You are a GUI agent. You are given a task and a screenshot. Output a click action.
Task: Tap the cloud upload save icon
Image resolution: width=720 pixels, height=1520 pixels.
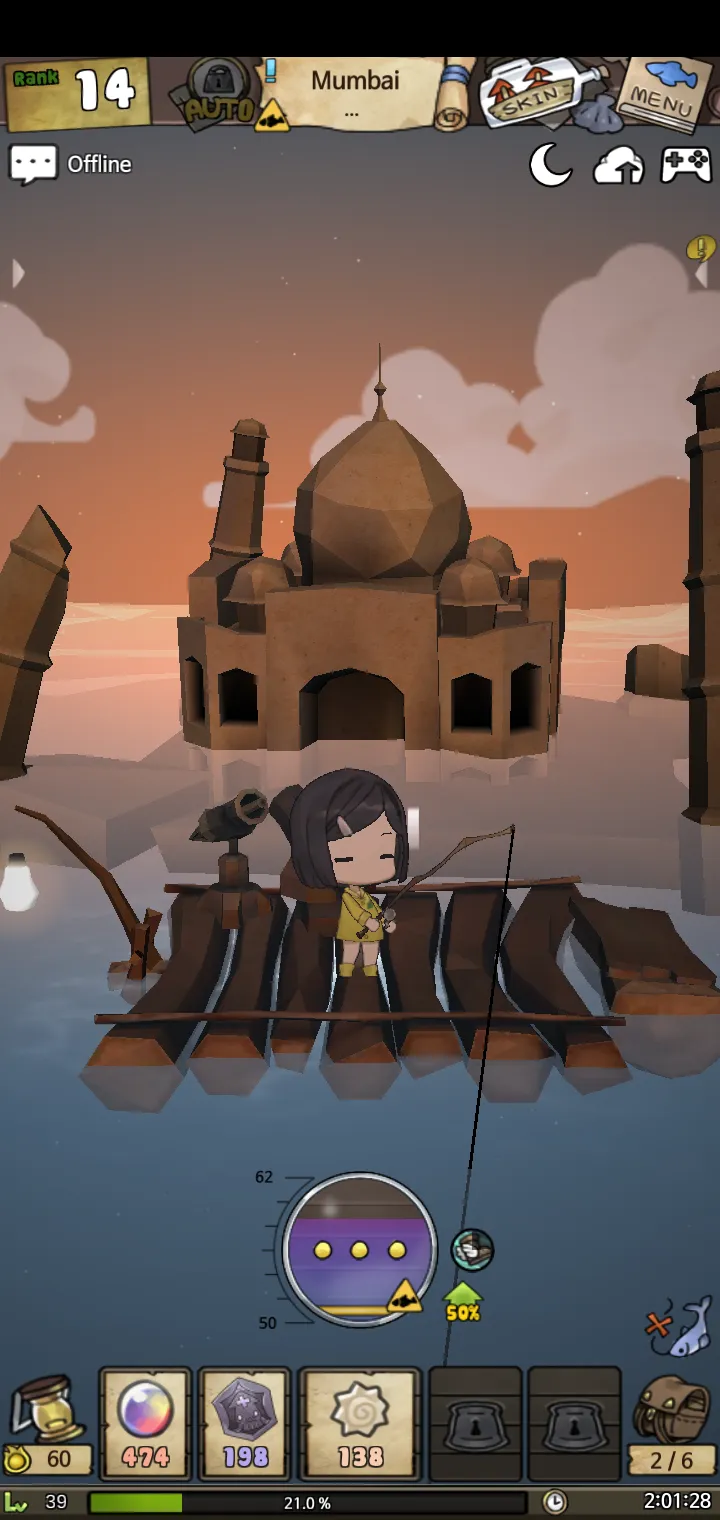tap(618, 166)
